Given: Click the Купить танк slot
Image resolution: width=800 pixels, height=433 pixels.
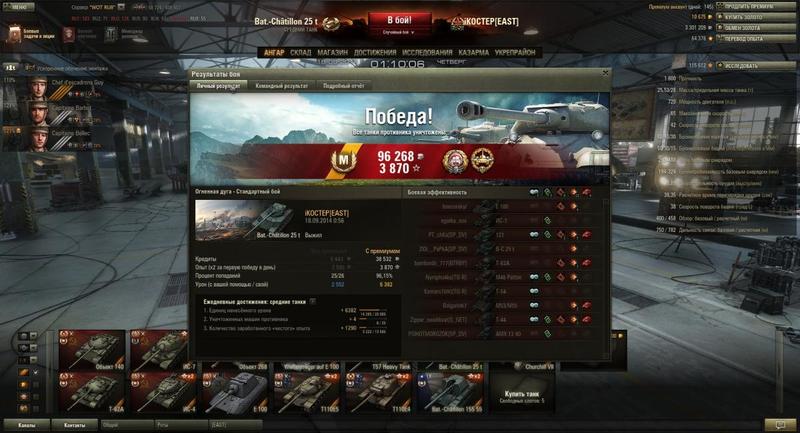Looking at the screenshot, I should point(526,394).
